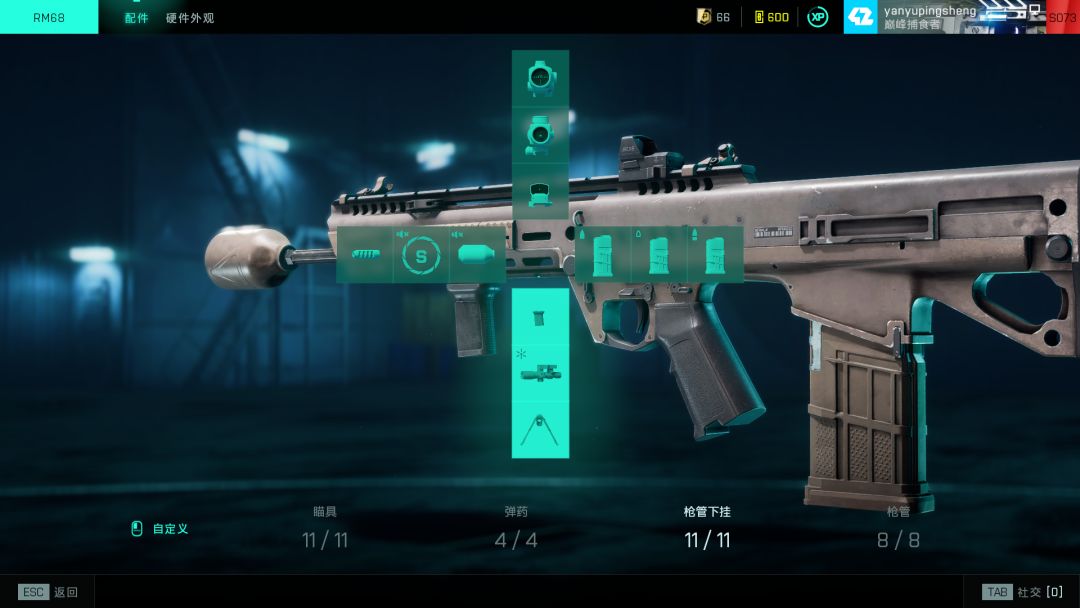Screen dimensions: 1080x608
Task: Choose the middle red-dot sight slot
Action: [540, 135]
